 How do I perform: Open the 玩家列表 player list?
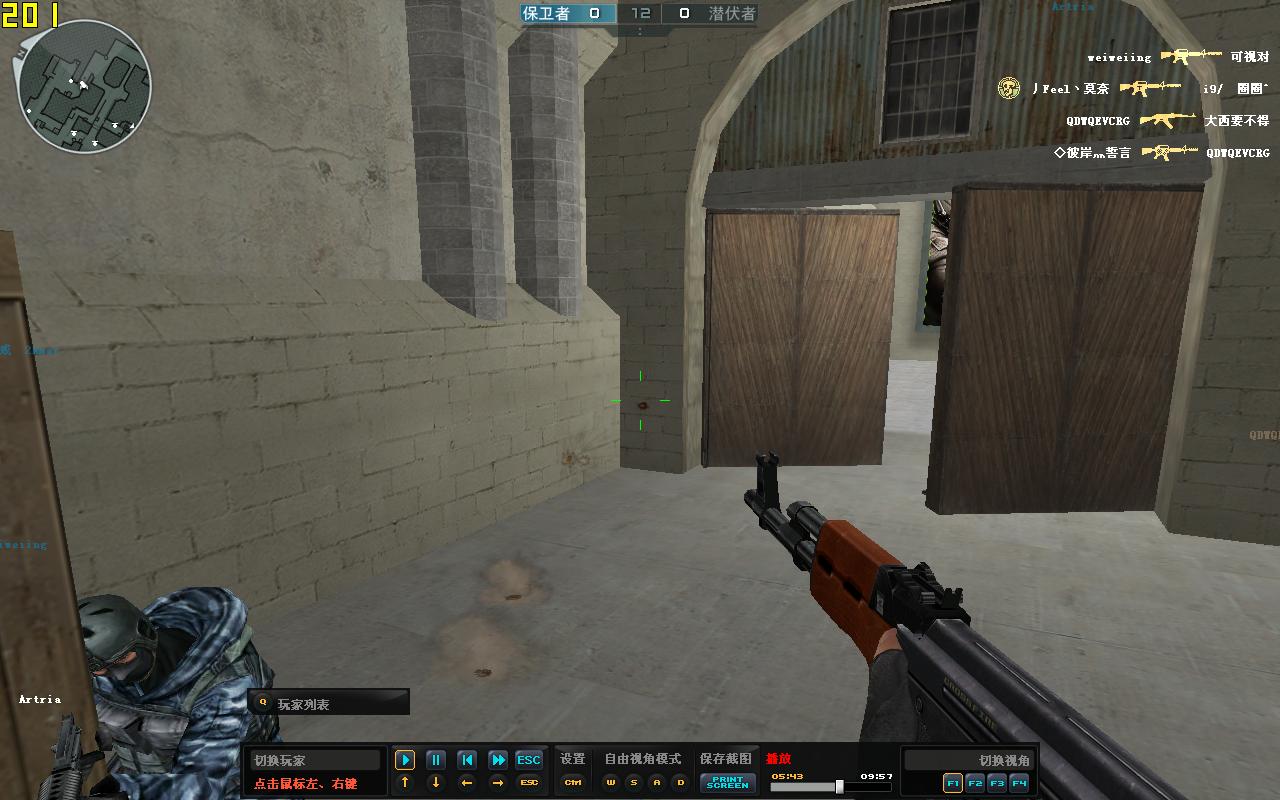pyautogui.click(x=328, y=703)
